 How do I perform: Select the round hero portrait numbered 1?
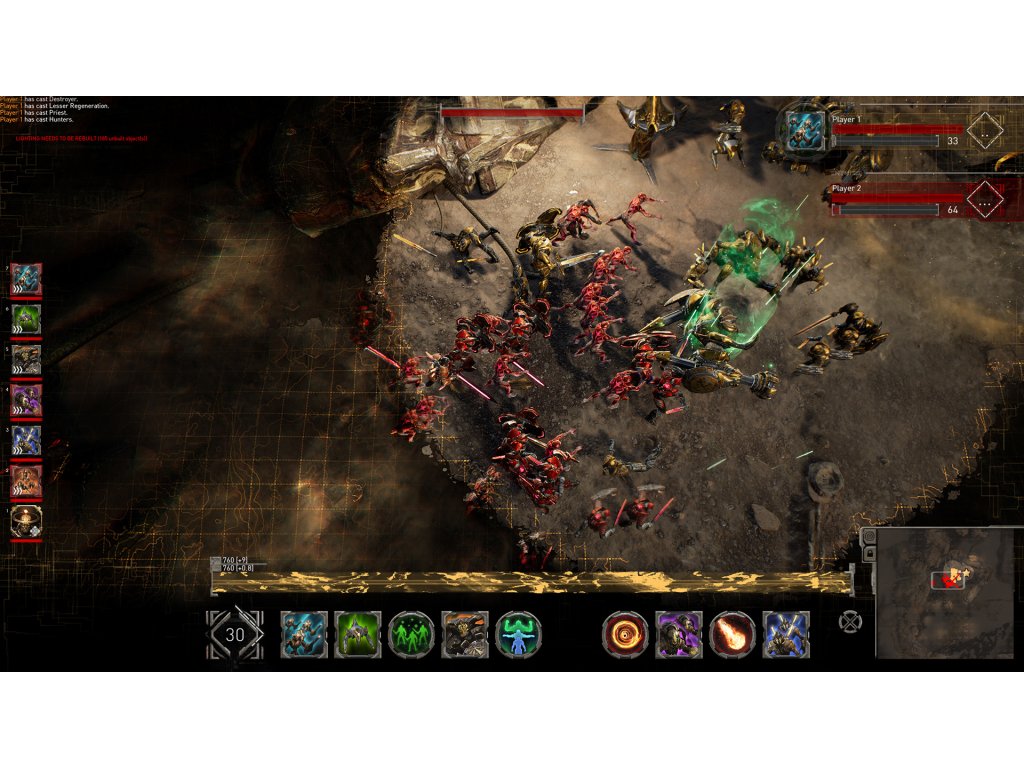point(26,521)
